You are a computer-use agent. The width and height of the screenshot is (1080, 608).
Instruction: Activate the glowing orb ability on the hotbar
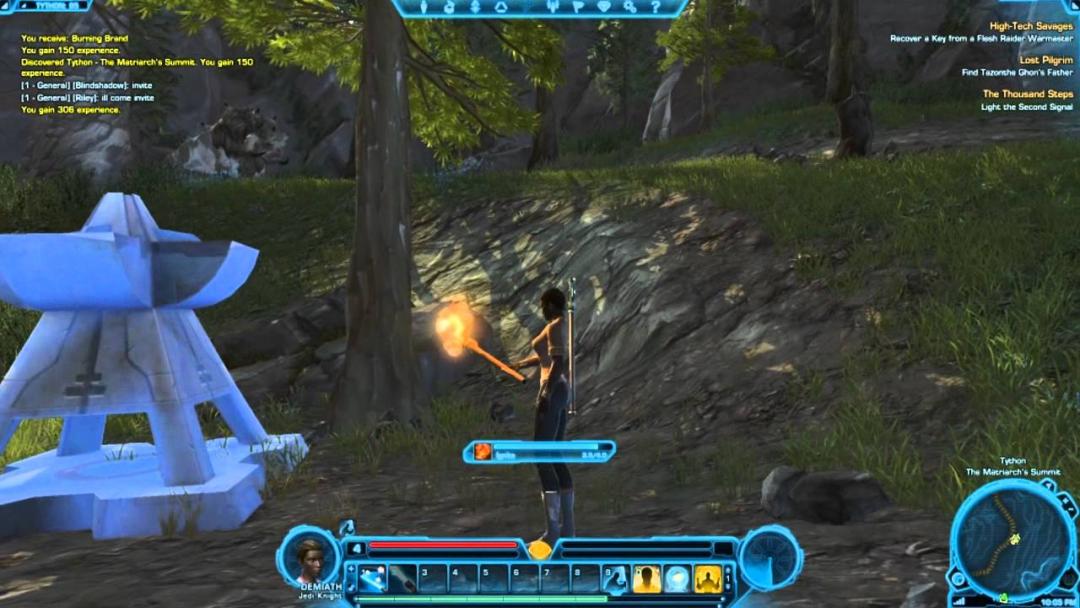pyautogui.click(x=678, y=578)
